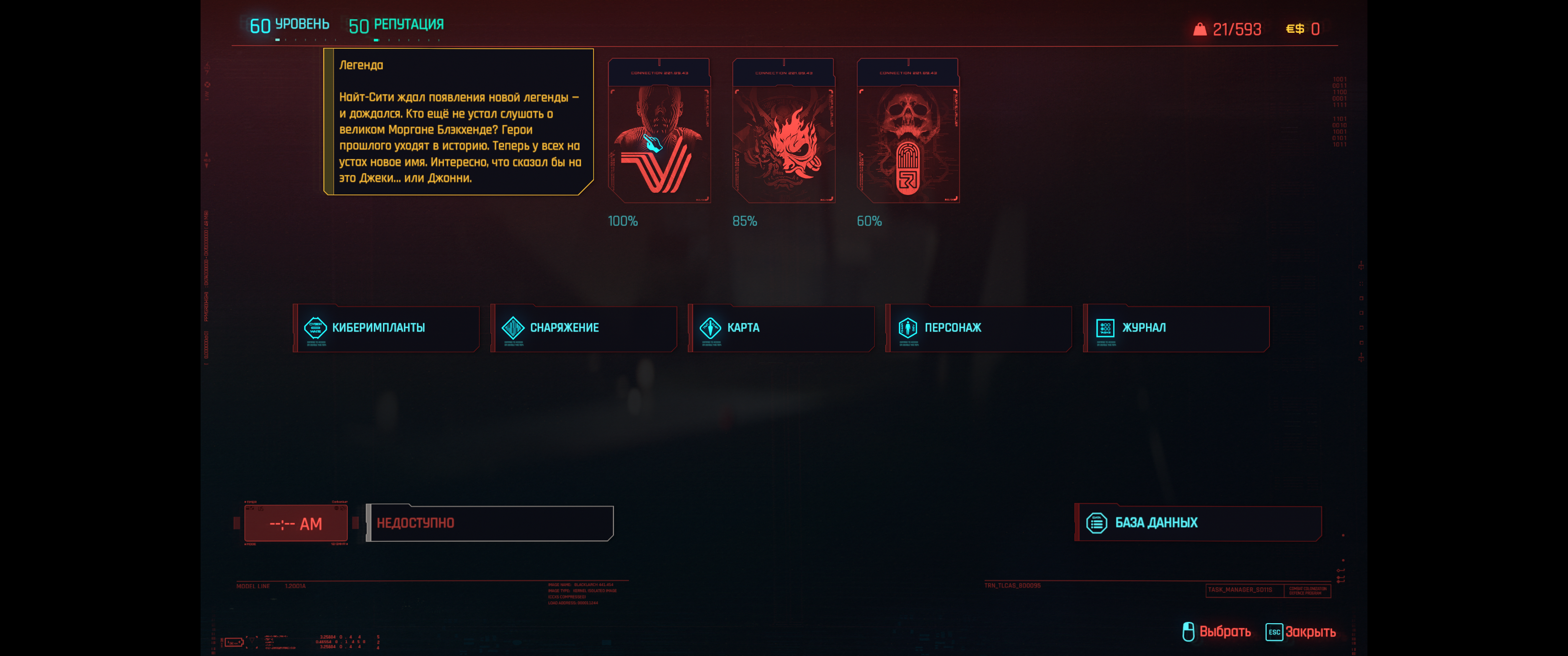Open the Журнал journal
This screenshot has width=1568, height=656.
point(1176,328)
